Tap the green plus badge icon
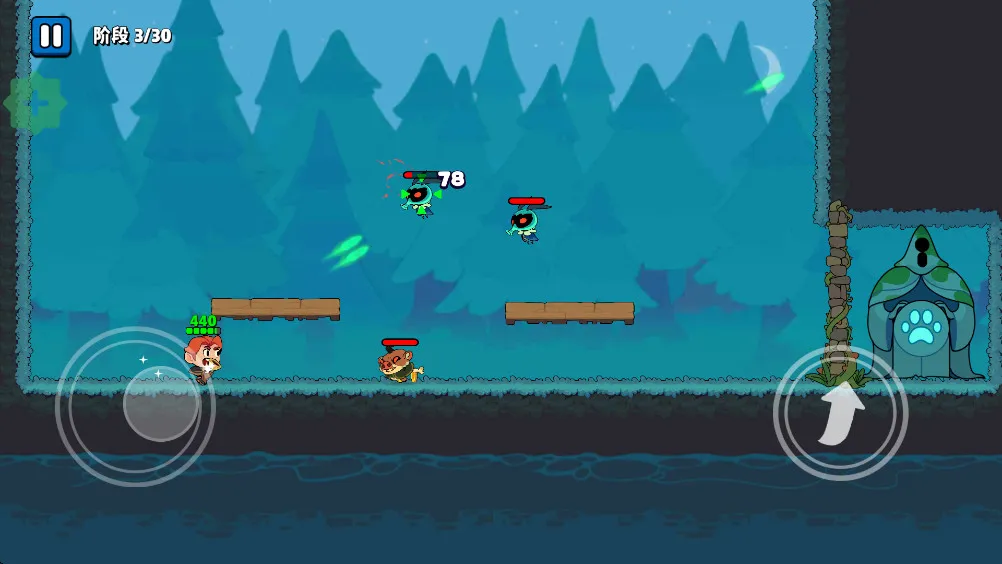 coord(35,103)
